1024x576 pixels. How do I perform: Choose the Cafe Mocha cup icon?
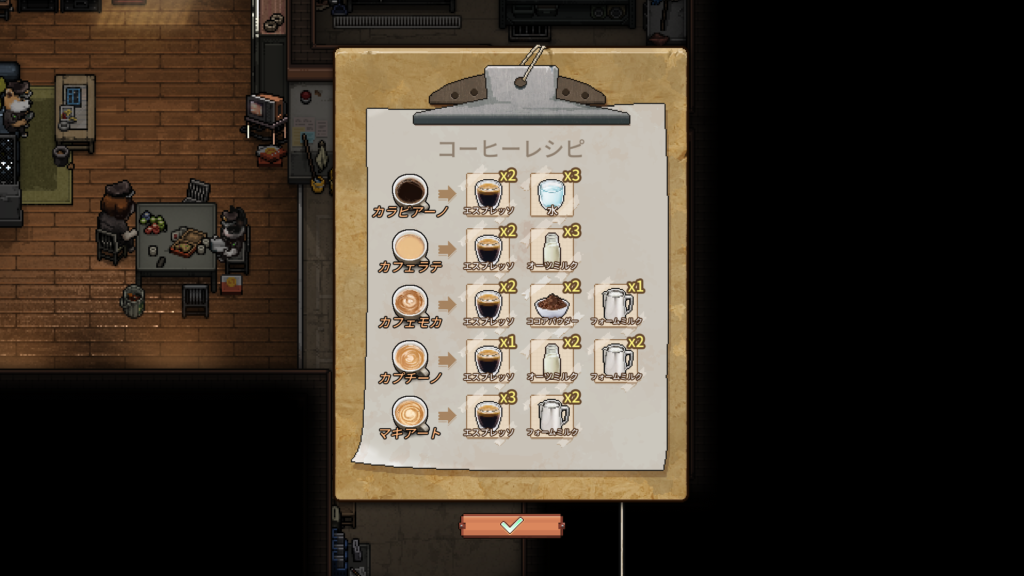[409, 301]
